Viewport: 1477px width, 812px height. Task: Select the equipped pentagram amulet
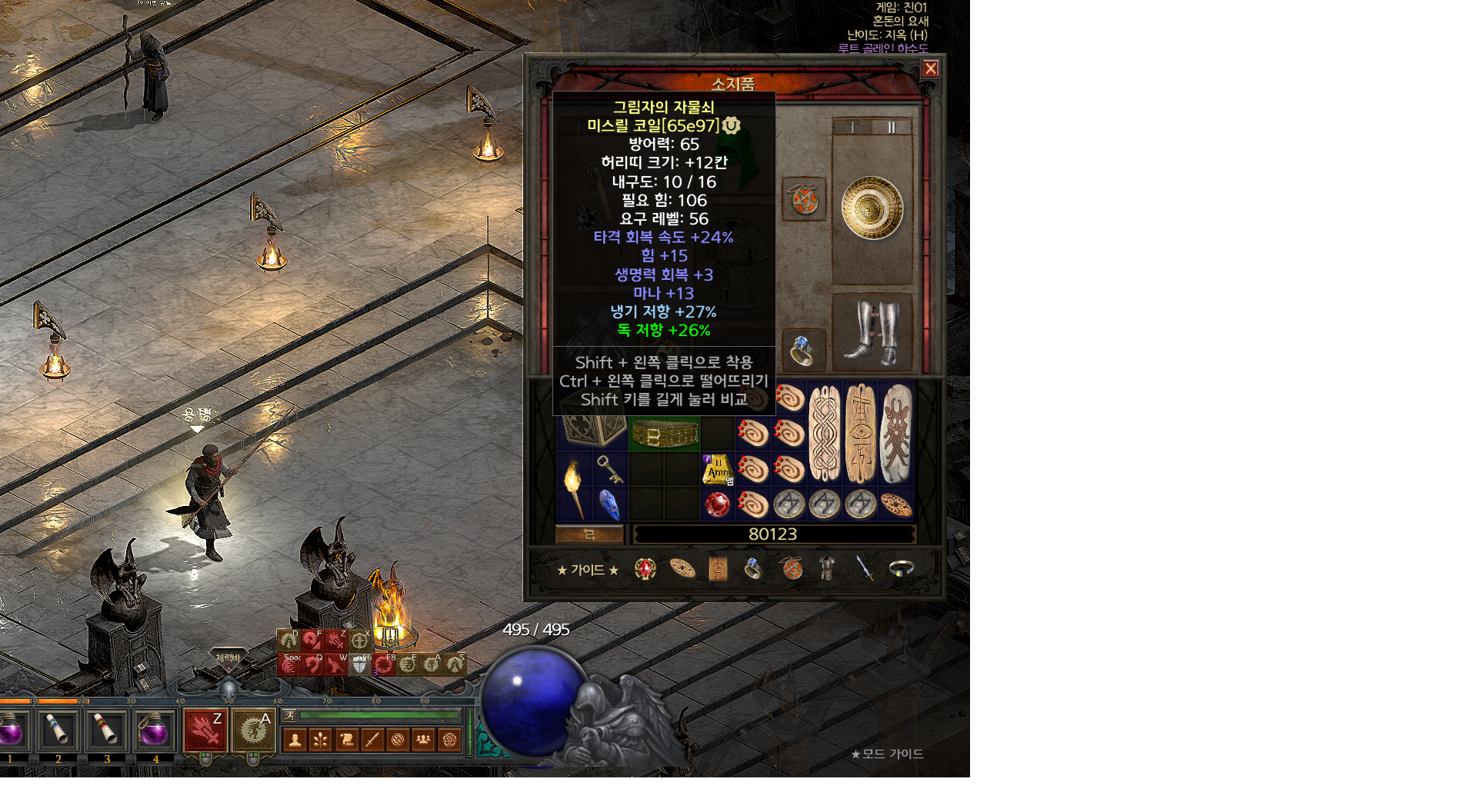click(x=804, y=200)
